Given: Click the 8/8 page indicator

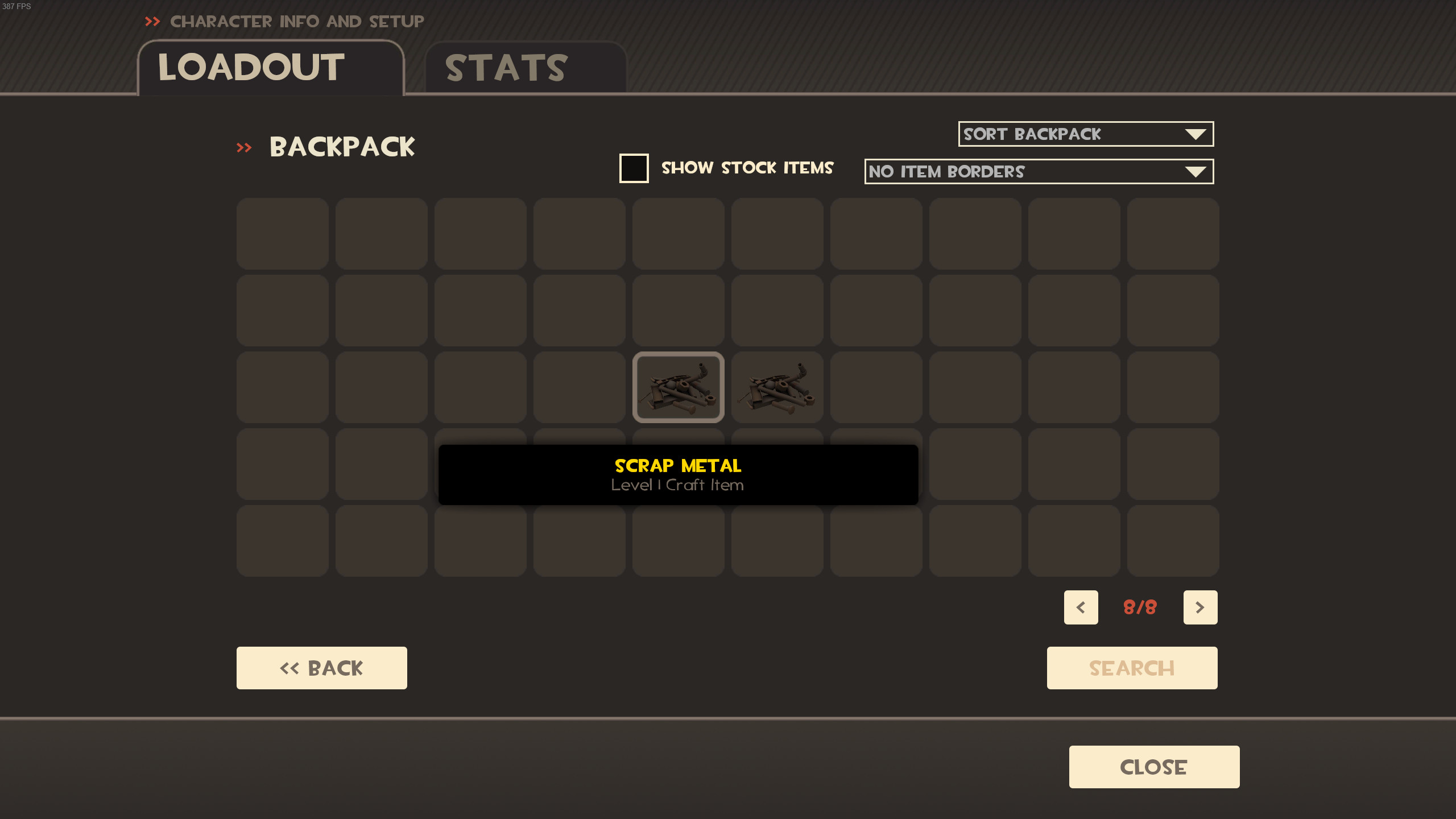Looking at the screenshot, I should point(1140,607).
